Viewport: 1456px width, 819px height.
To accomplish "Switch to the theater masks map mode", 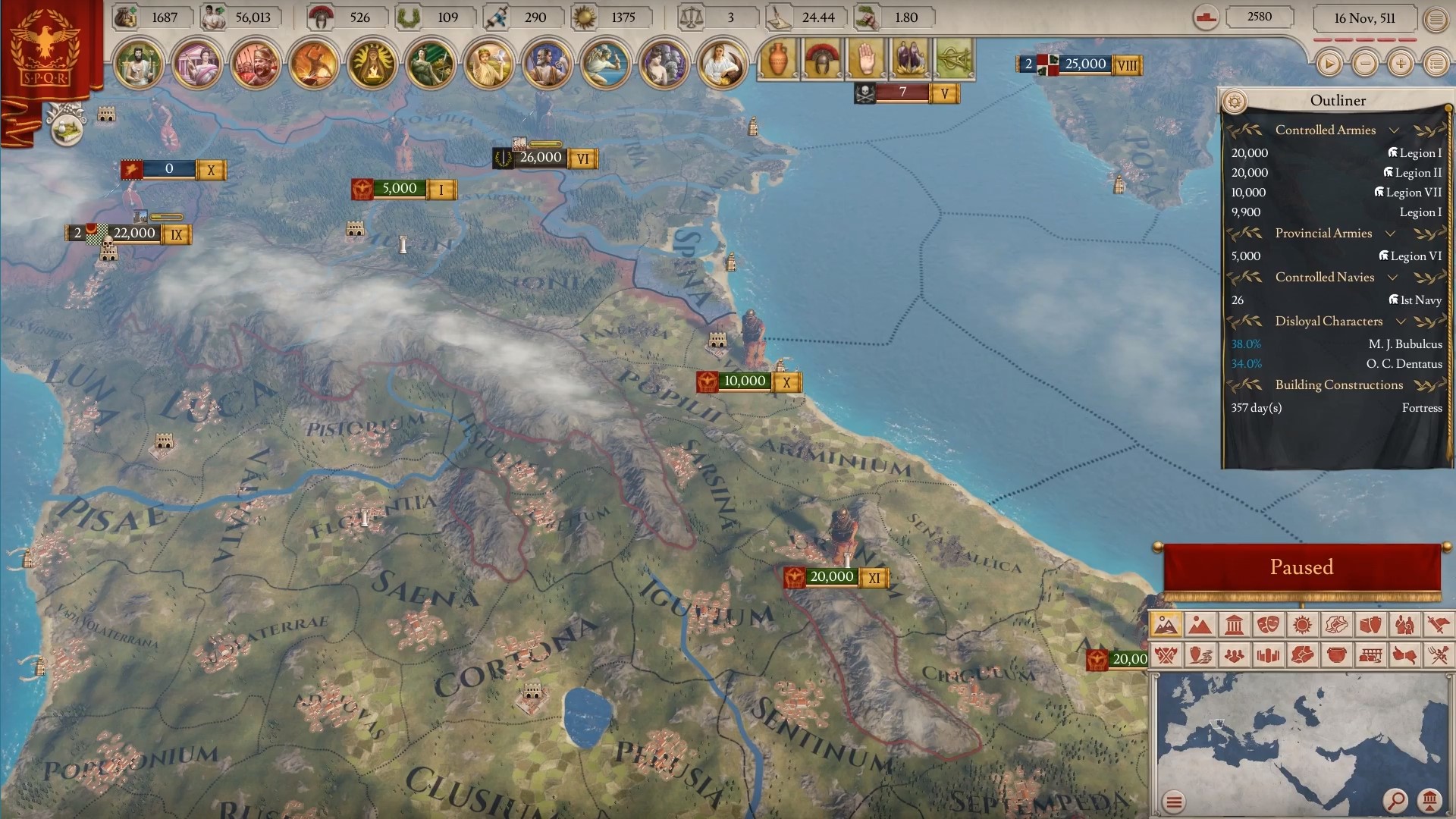I will click(x=1268, y=625).
